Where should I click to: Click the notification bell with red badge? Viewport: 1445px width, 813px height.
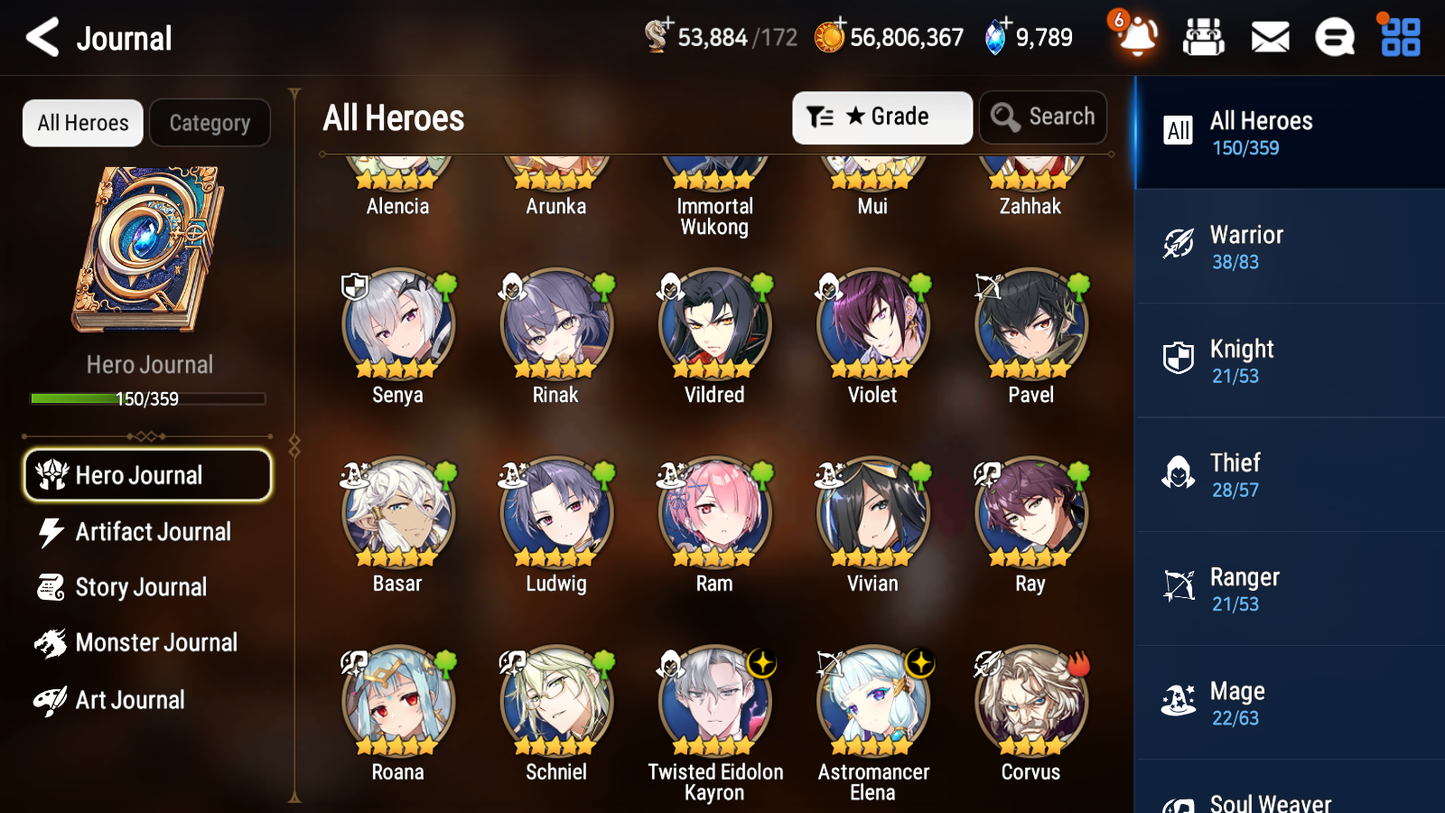click(x=1135, y=36)
